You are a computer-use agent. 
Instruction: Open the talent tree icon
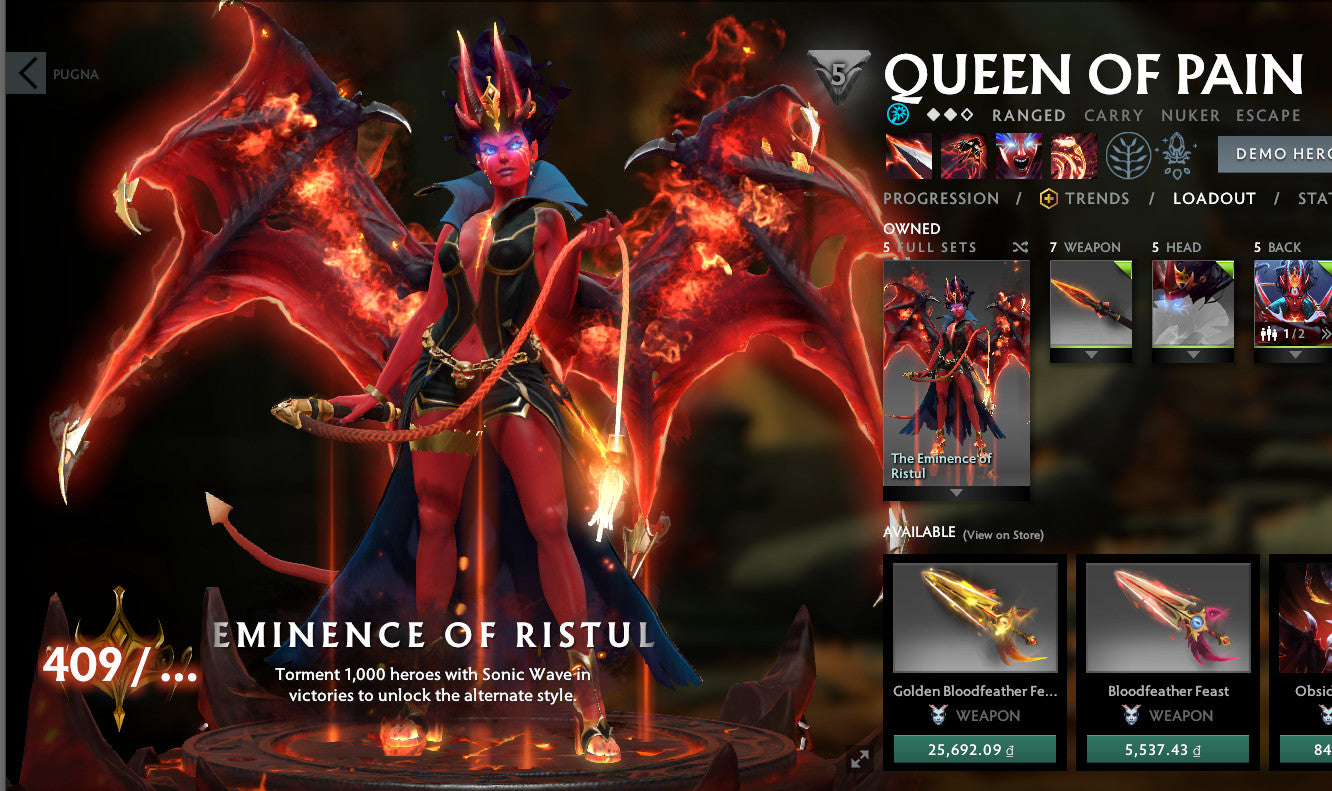(x=1129, y=155)
